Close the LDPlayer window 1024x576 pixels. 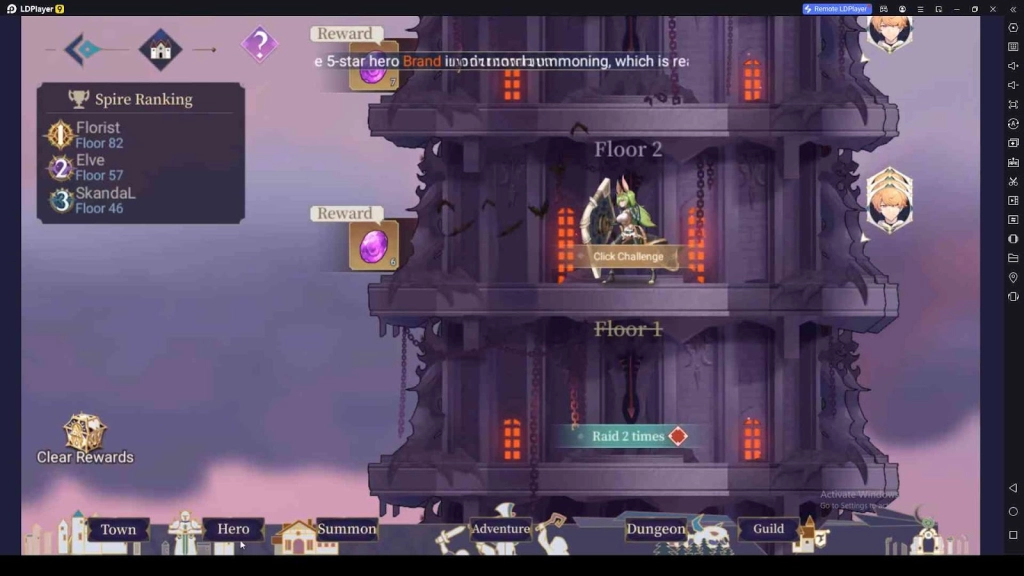(x=993, y=9)
